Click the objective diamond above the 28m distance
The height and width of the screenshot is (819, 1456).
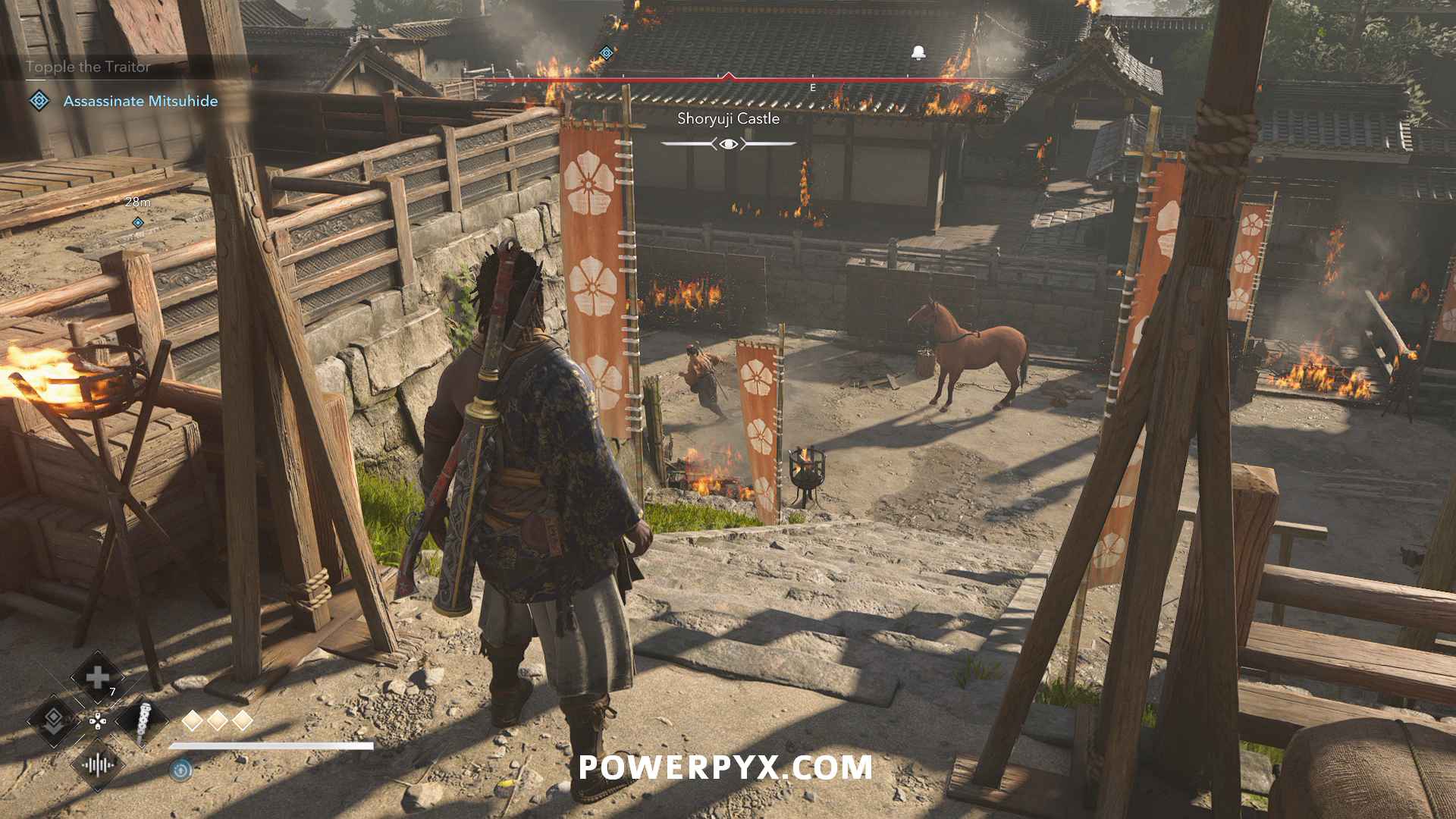pos(138,222)
